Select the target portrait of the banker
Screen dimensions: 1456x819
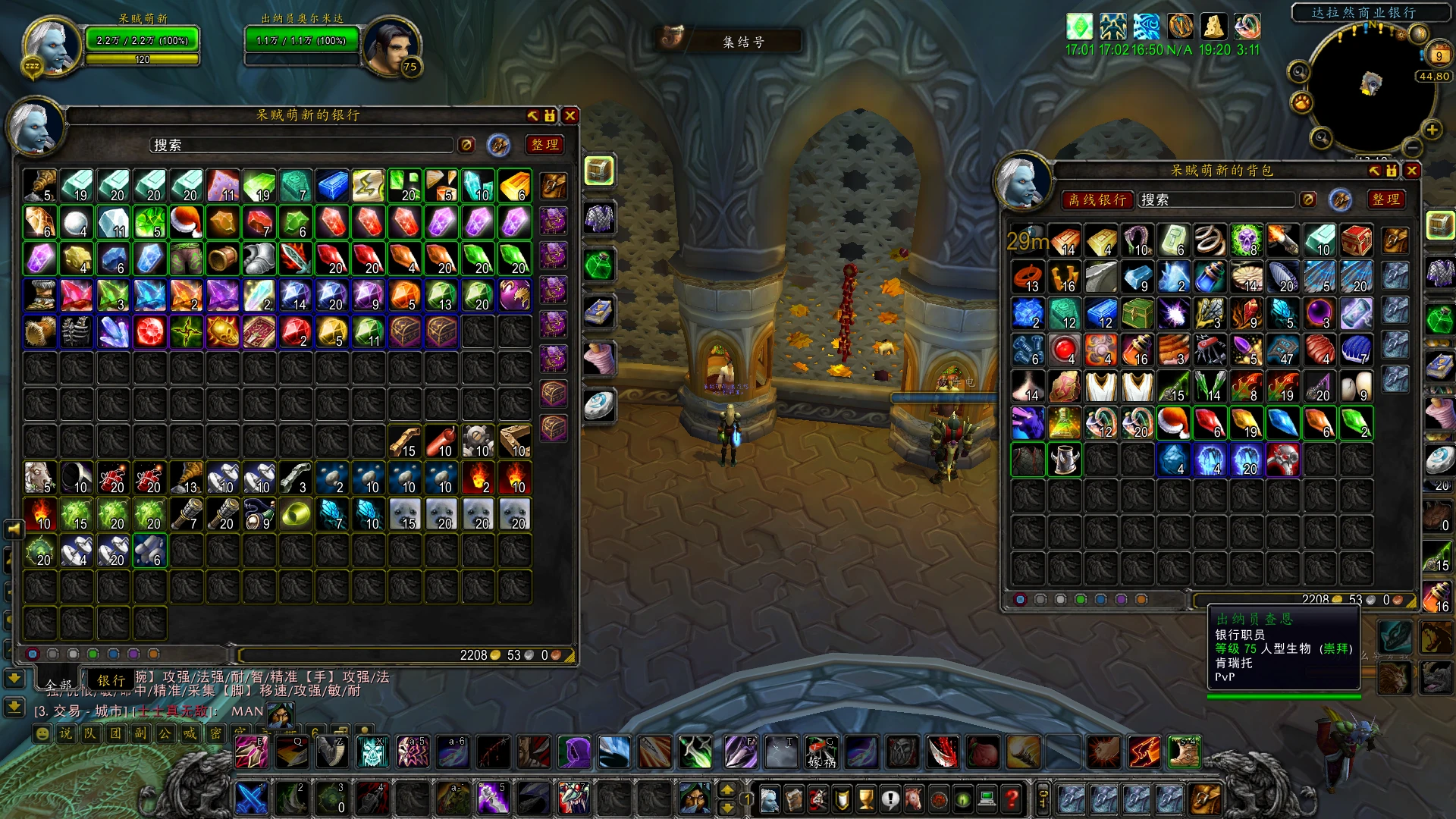[x=391, y=45]
